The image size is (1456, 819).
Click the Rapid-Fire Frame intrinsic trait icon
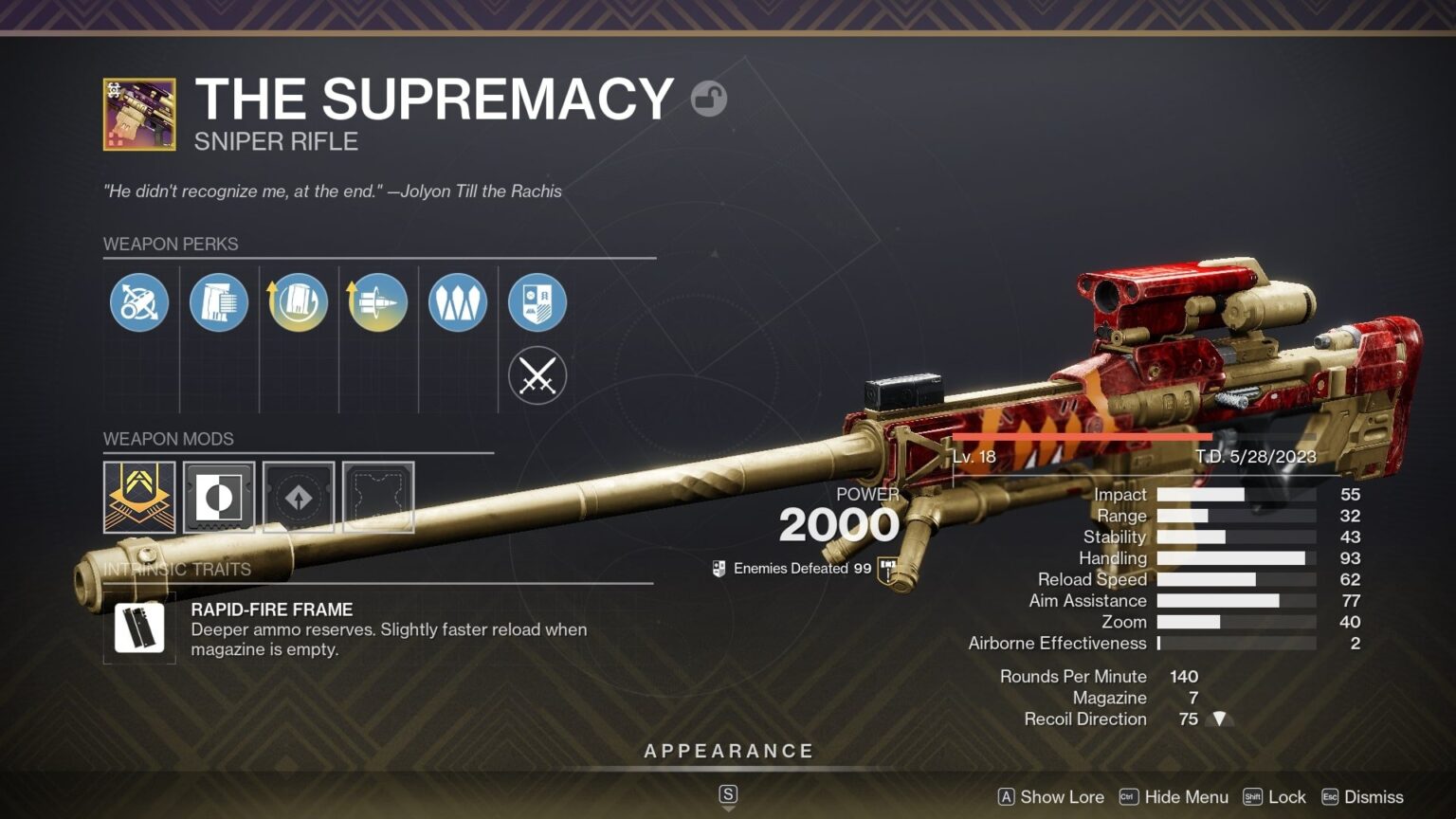point(139,628)
